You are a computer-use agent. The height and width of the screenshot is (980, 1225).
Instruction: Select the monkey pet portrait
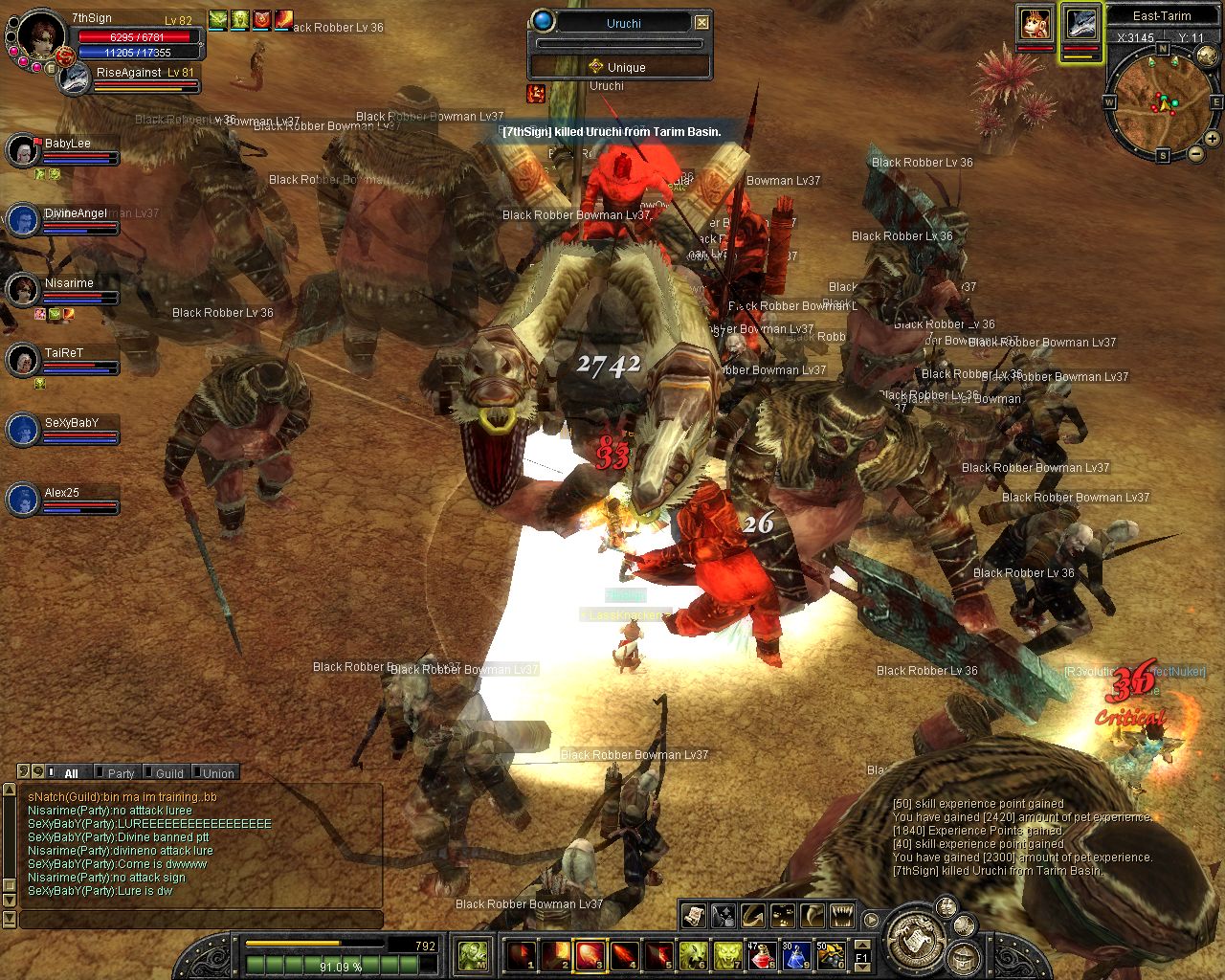(x=1035, y=23)
